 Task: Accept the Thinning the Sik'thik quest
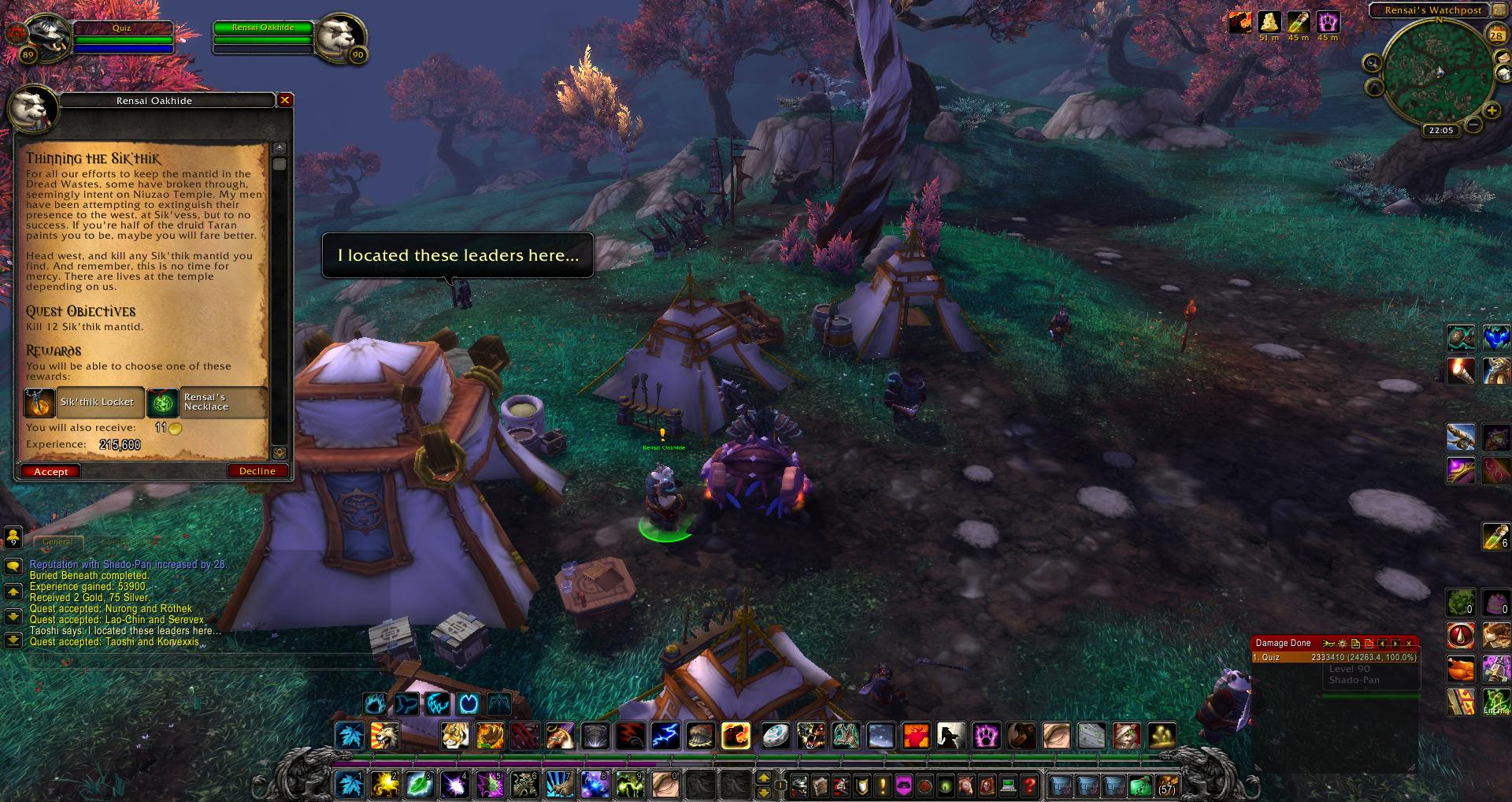click(51, 471)
